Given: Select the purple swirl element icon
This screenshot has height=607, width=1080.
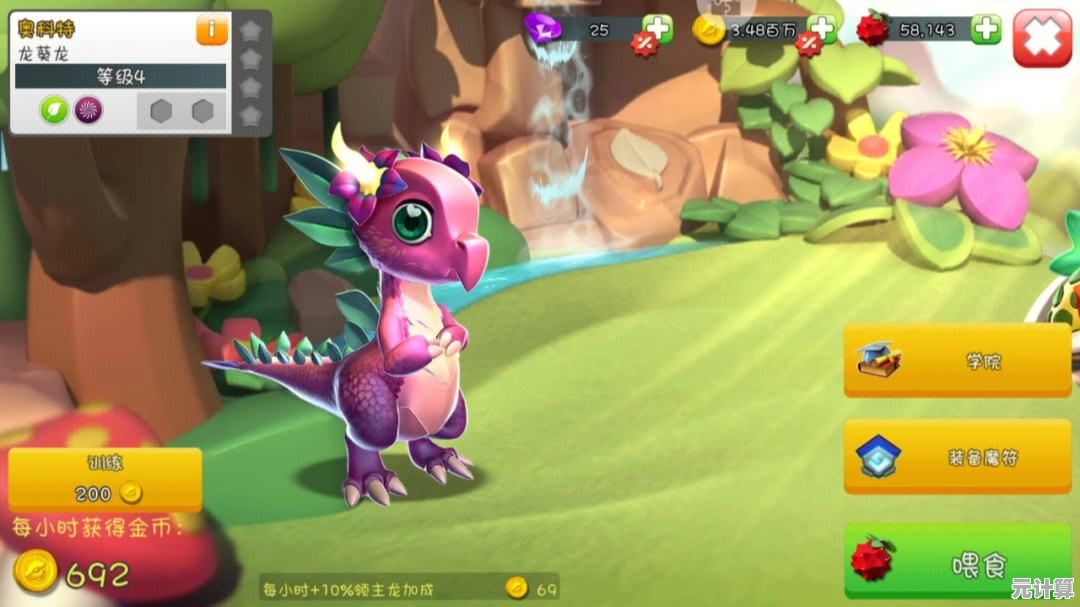Looking at the screenshot, I should point(89,110).
